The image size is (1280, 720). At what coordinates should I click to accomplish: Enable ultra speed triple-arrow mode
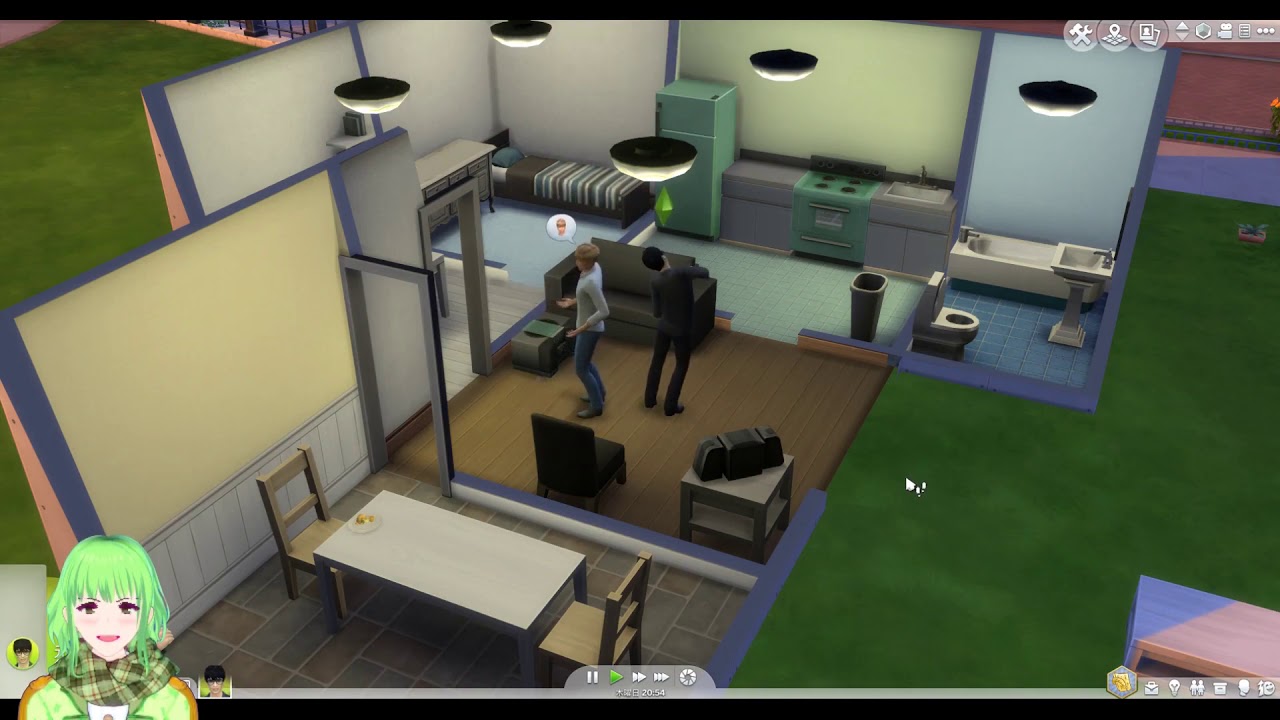pos(661,677)
